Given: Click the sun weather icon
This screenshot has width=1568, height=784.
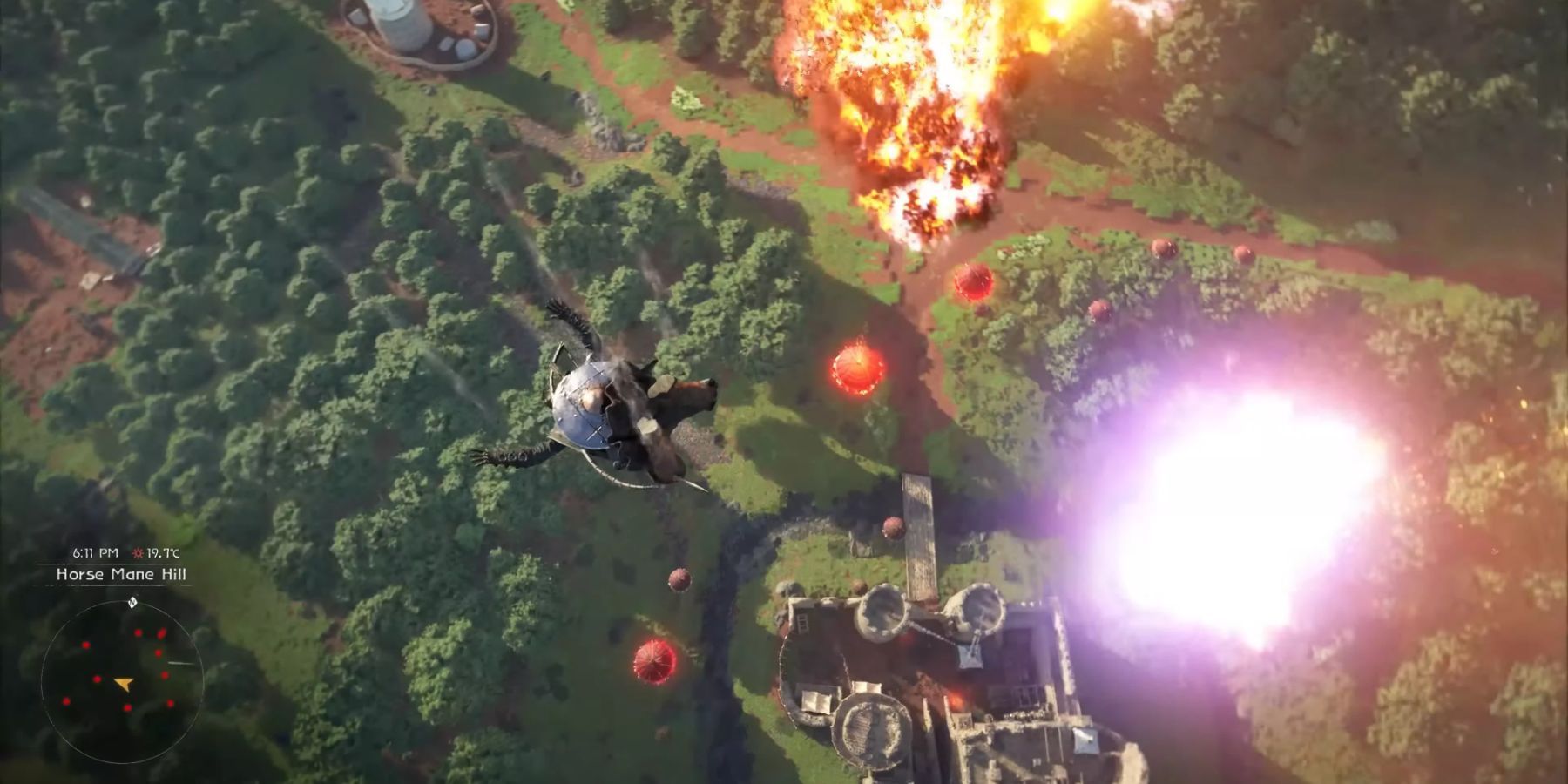Looking at the screenshot, I should click(x=138, y=551).
